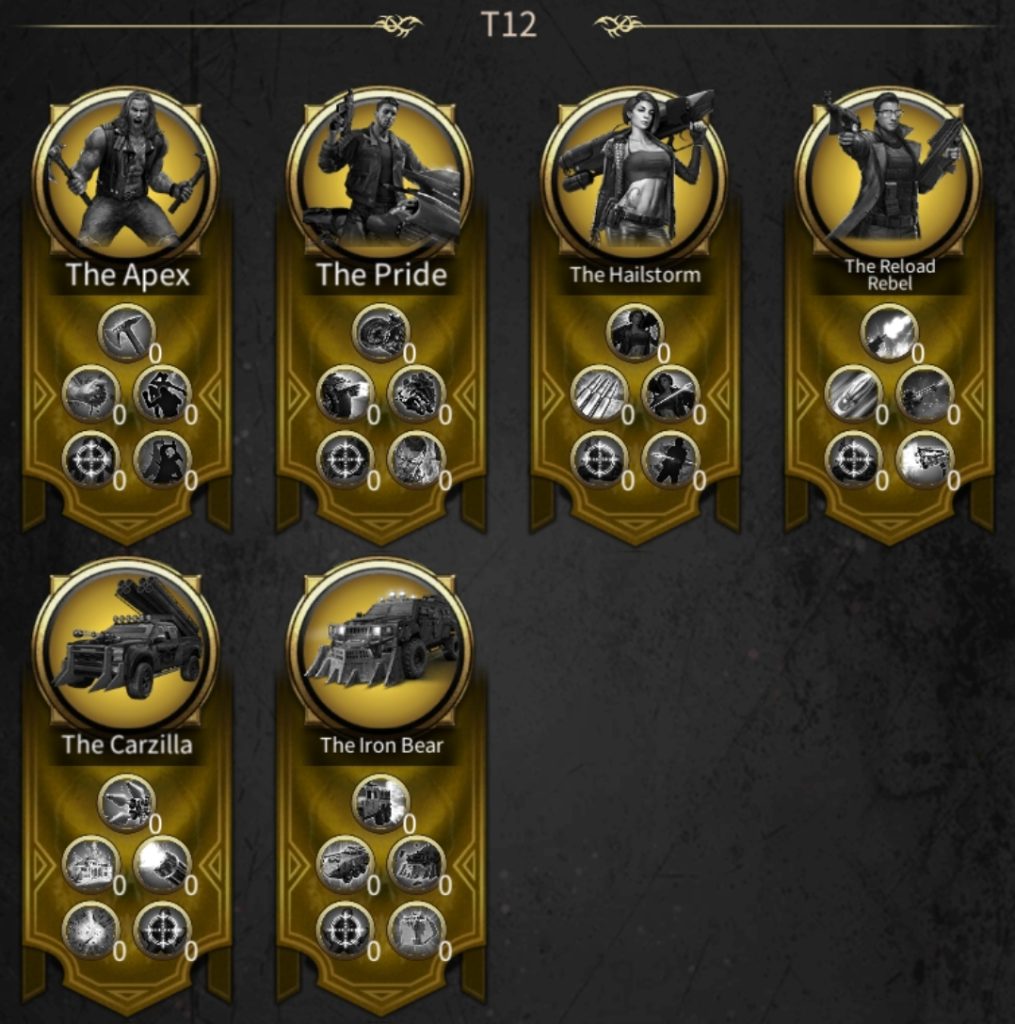Select The Carzilla's crosshair skill icon

pos(162,930)
